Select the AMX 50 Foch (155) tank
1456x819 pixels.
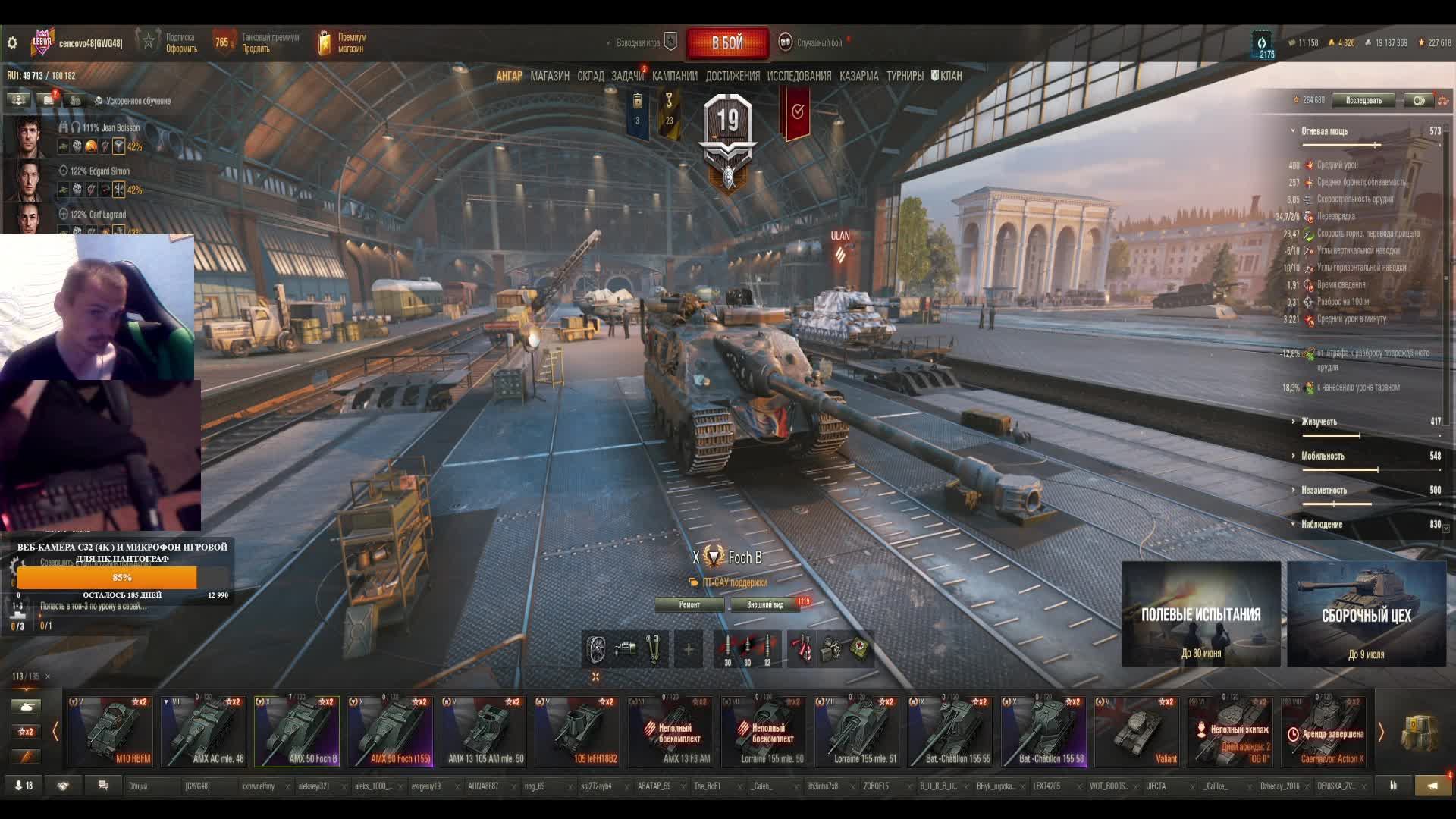pyautogui.click(x=390, y=731)
